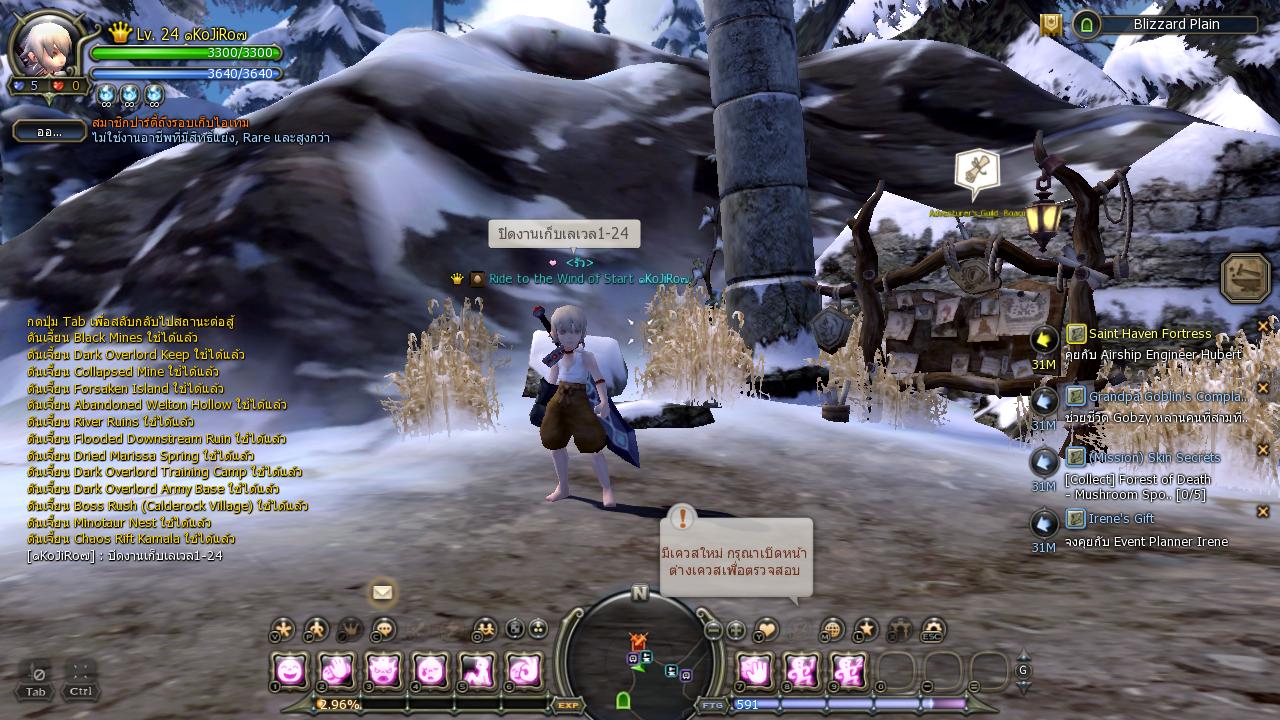Select the Saint Haven Fortress quest entry
The image size is (1280, 720).
point(1149,334)
